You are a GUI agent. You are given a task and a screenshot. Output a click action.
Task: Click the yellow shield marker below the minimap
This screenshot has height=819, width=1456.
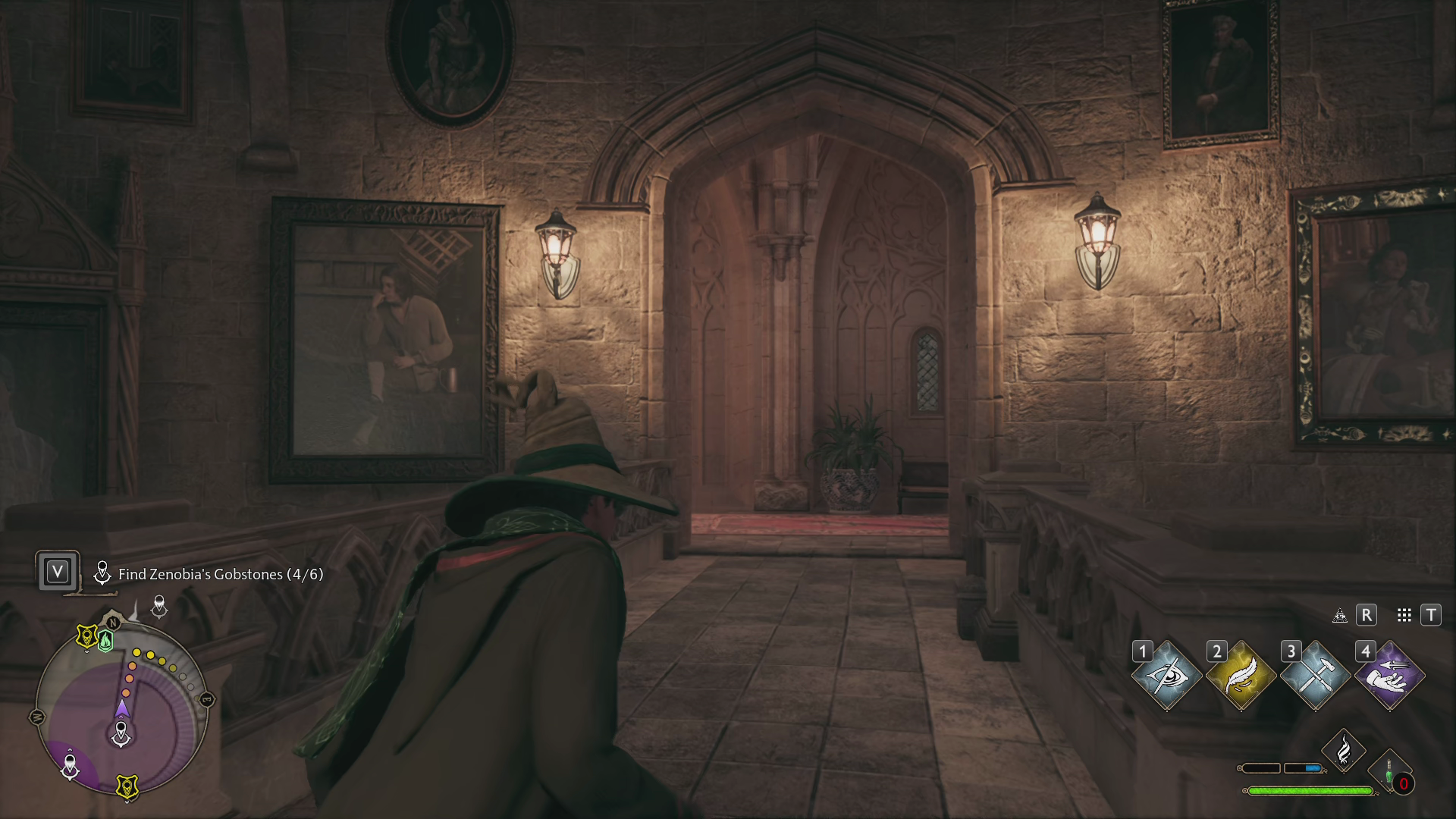pyautogui.click(x=126, y=787)
